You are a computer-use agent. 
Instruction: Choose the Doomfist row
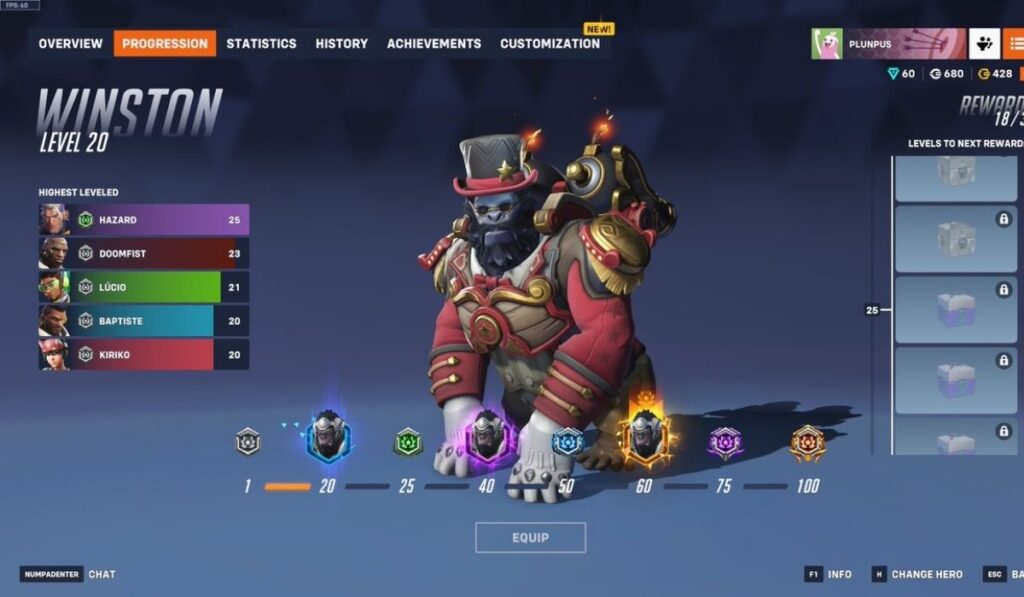(144, 253)
